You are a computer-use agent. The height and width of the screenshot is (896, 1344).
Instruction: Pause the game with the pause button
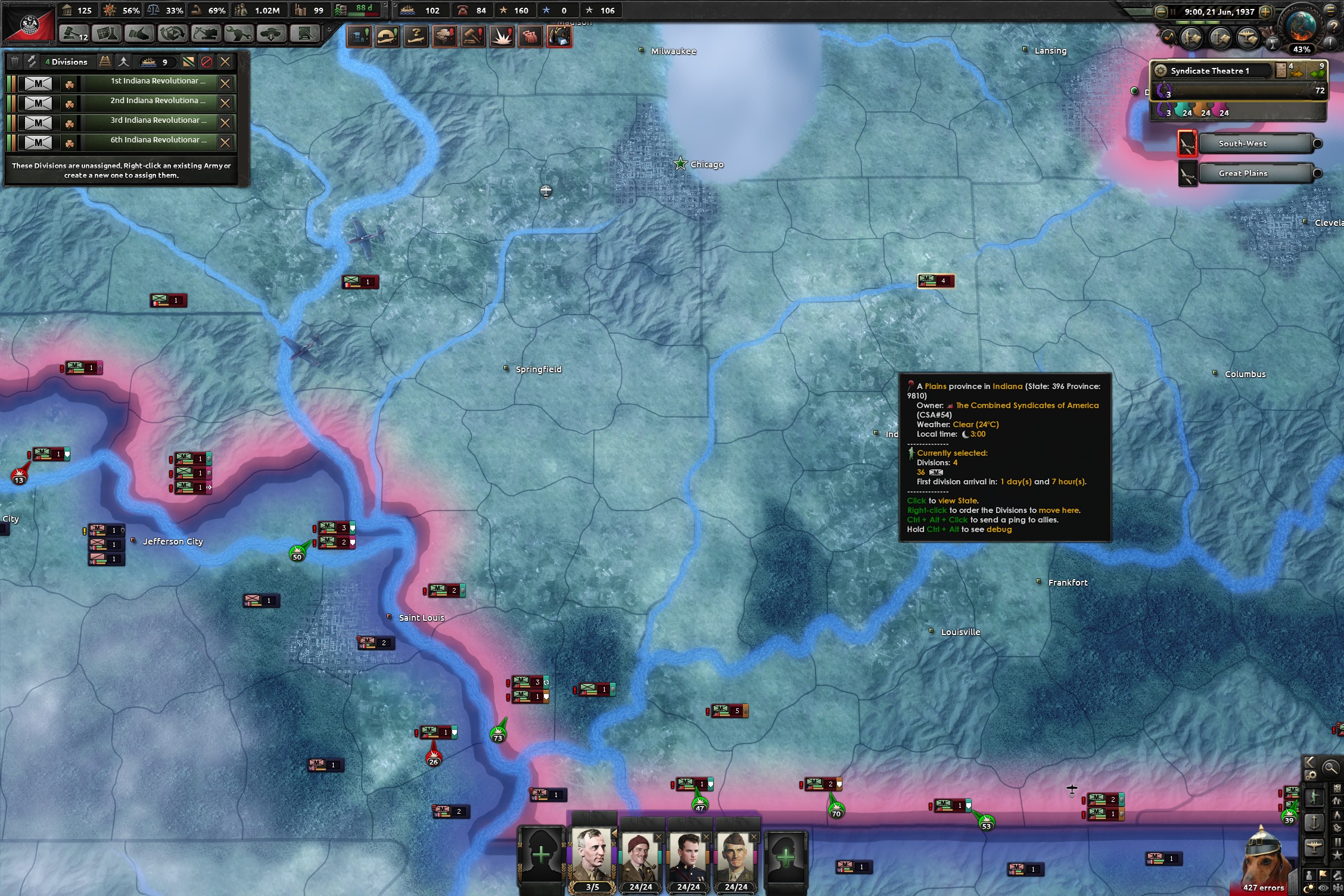(x=1174, y=11)
